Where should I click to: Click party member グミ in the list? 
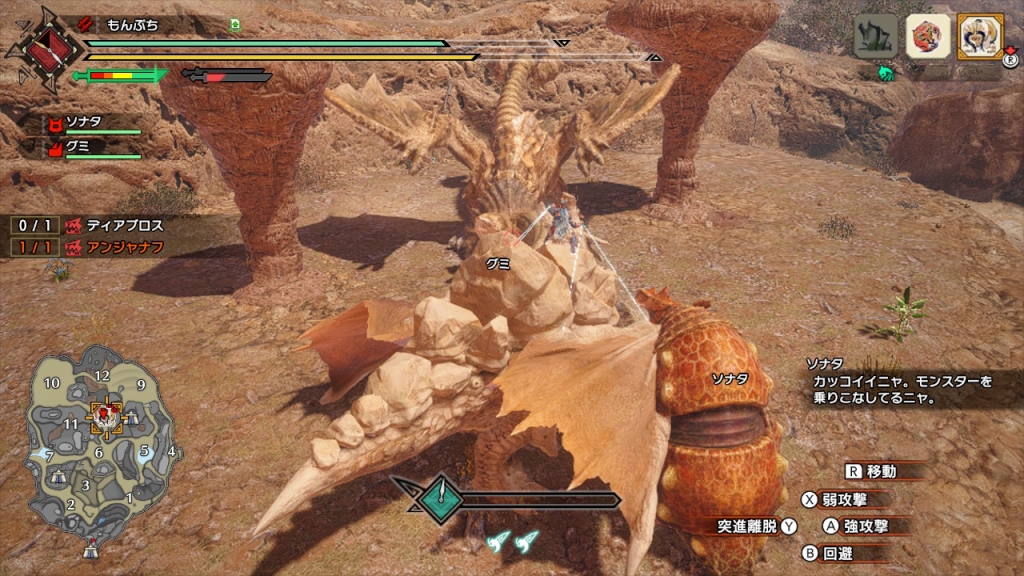(92, 147)
